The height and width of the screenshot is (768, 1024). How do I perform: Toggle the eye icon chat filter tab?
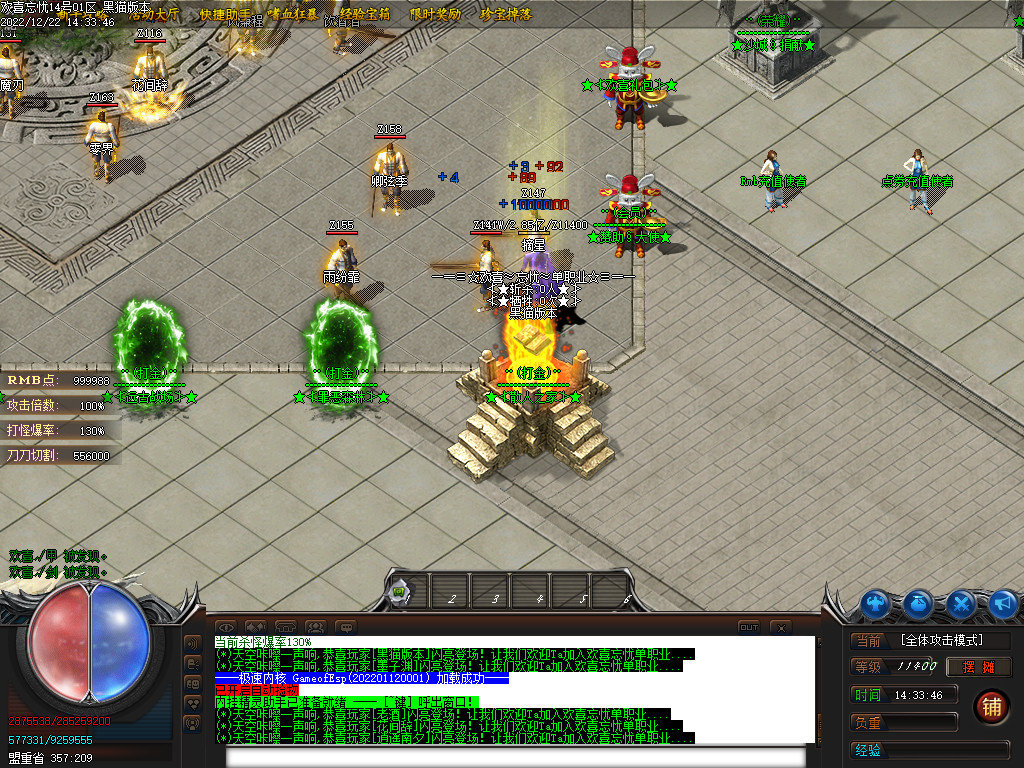point(228,627)
